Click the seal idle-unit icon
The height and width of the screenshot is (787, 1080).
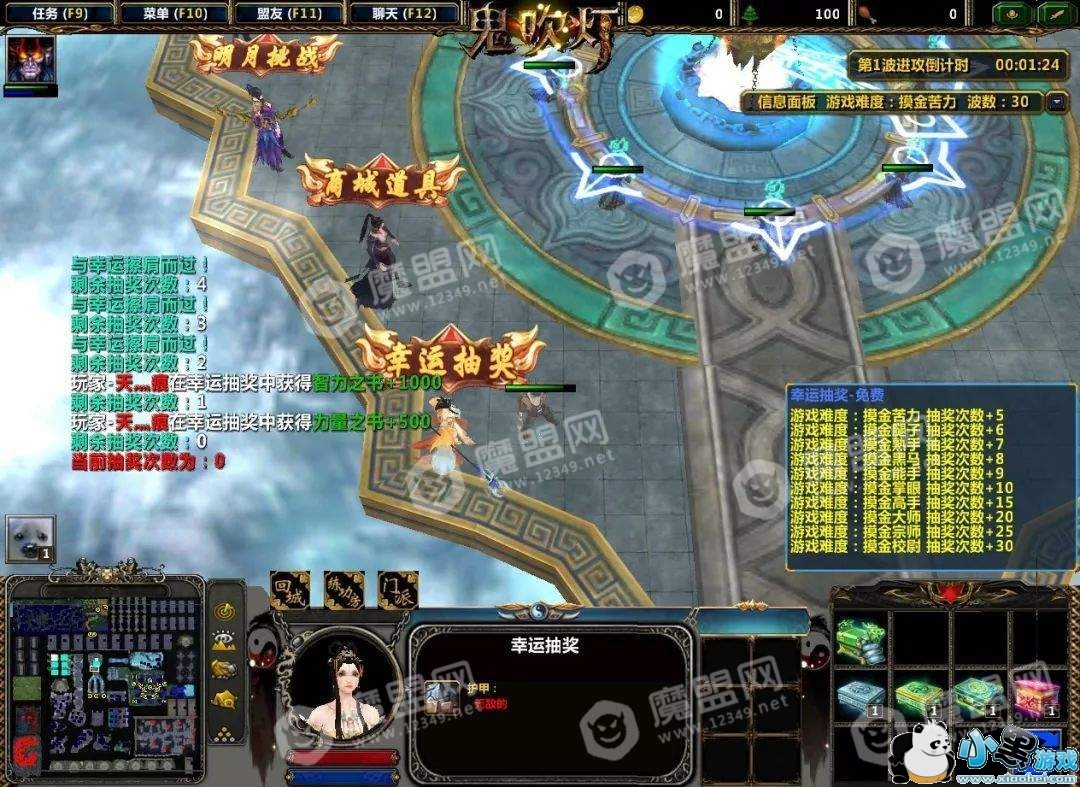30,538
